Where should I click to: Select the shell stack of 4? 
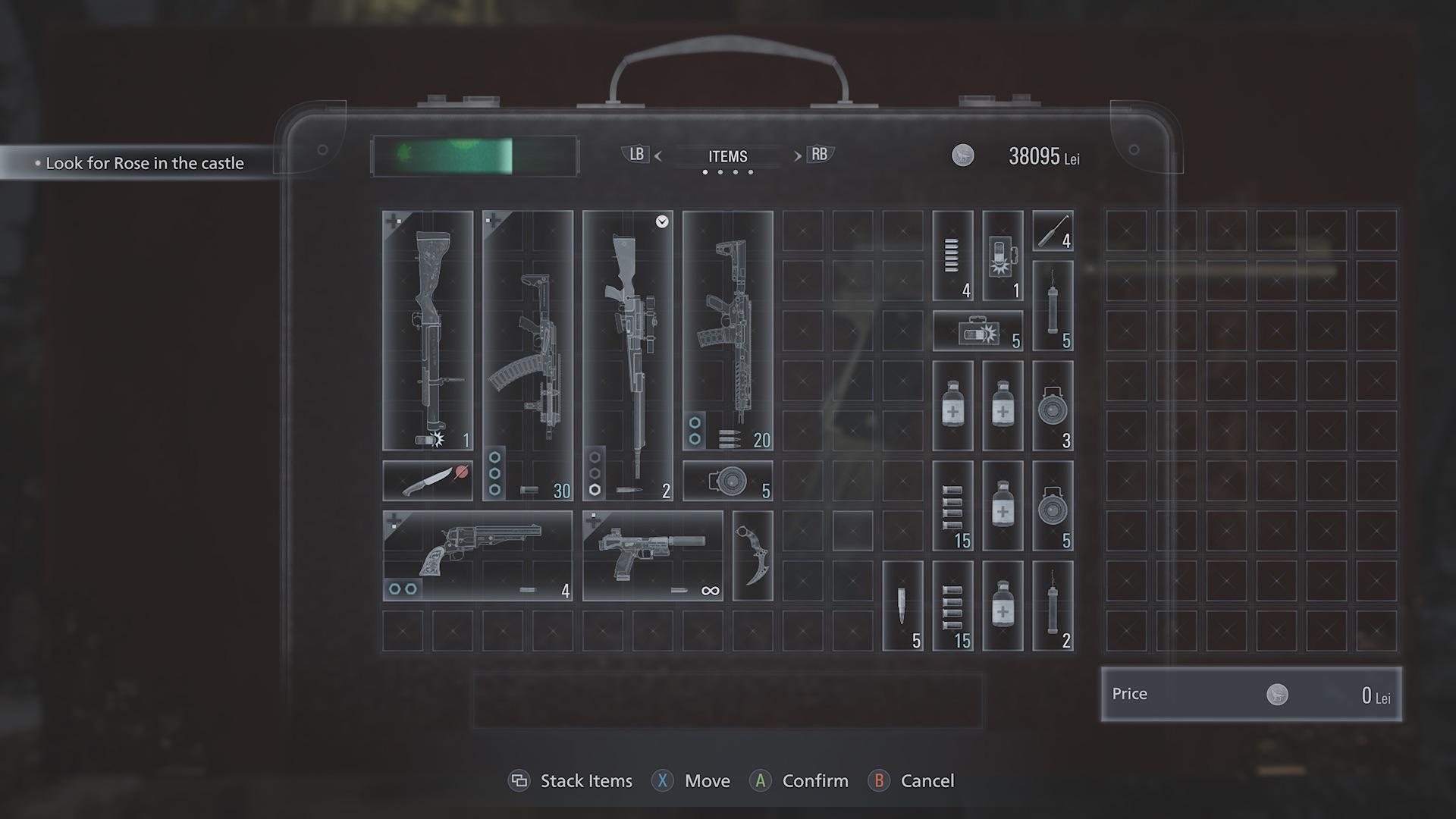click(952, 256)
